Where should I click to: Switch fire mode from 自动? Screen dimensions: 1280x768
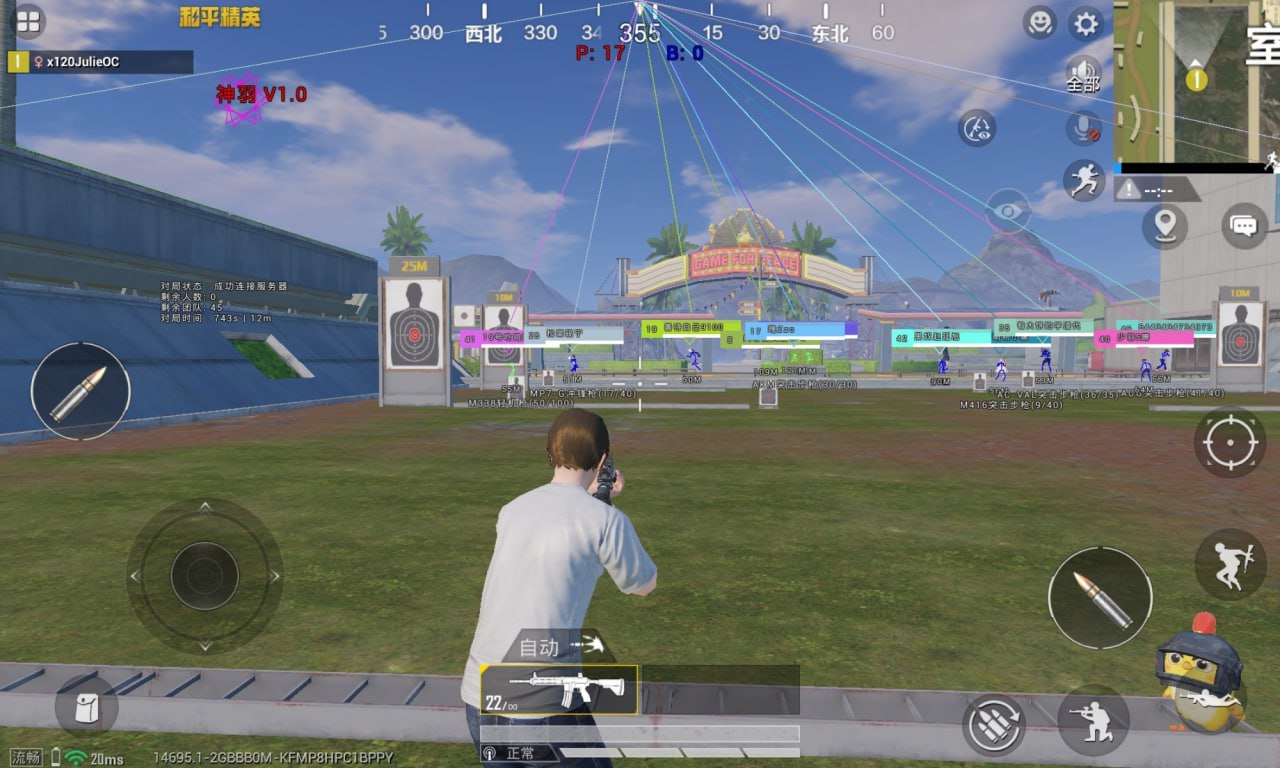pyautogui.click(x=560, y=647)
